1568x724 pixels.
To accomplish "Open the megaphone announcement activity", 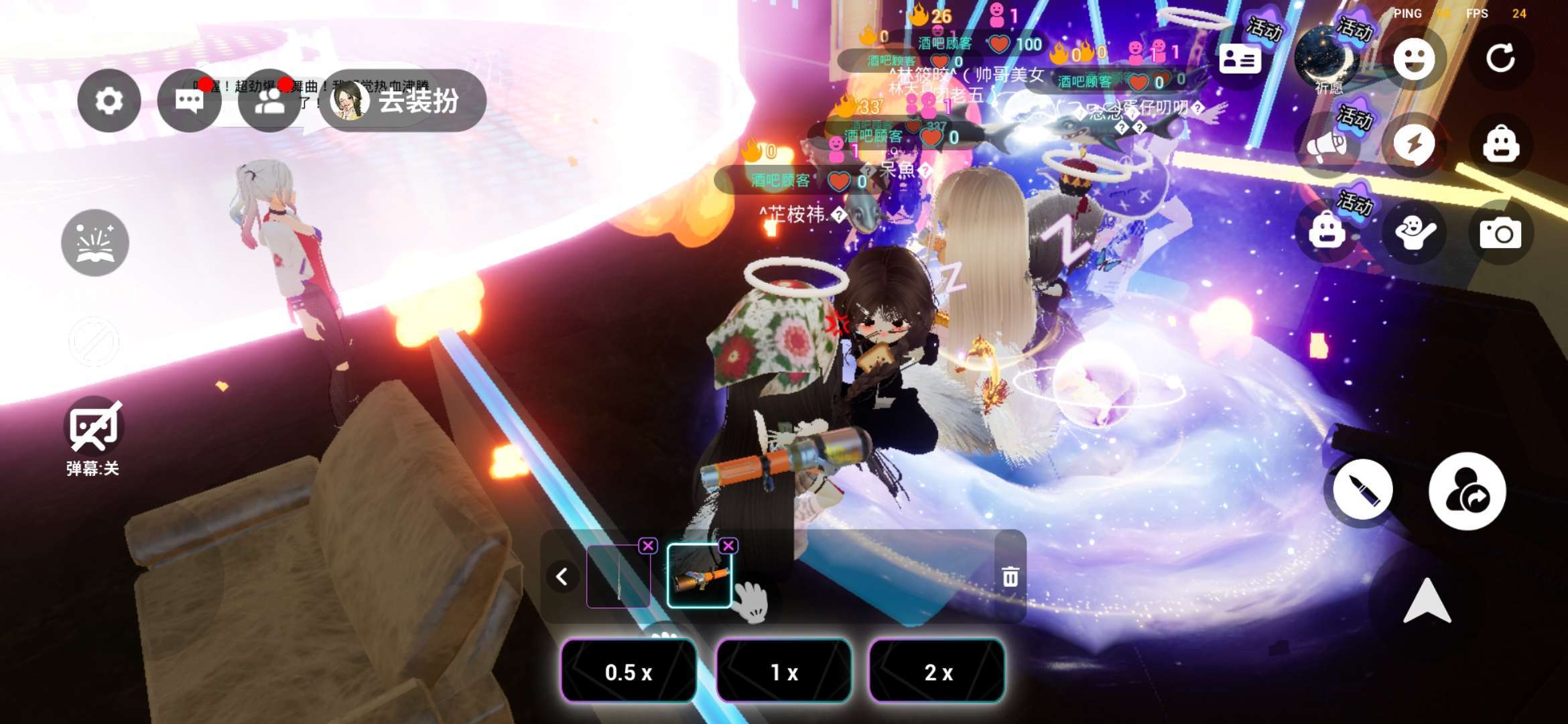I will 1327,145.
